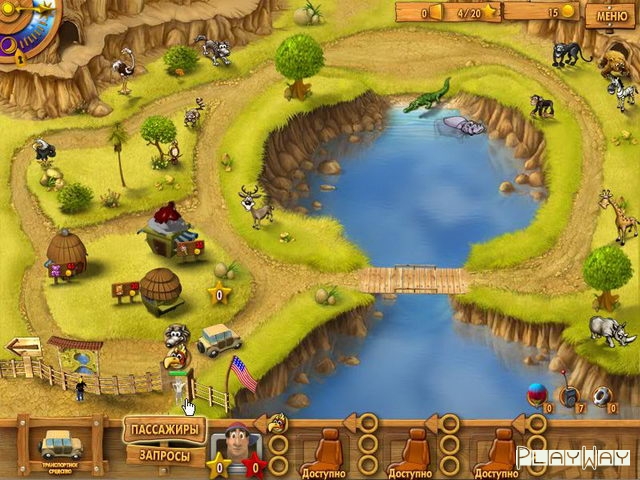This screenshot has height=480, width=640.
Task: Open the МЕНЮ button
Action: click(x=612, y=14)
